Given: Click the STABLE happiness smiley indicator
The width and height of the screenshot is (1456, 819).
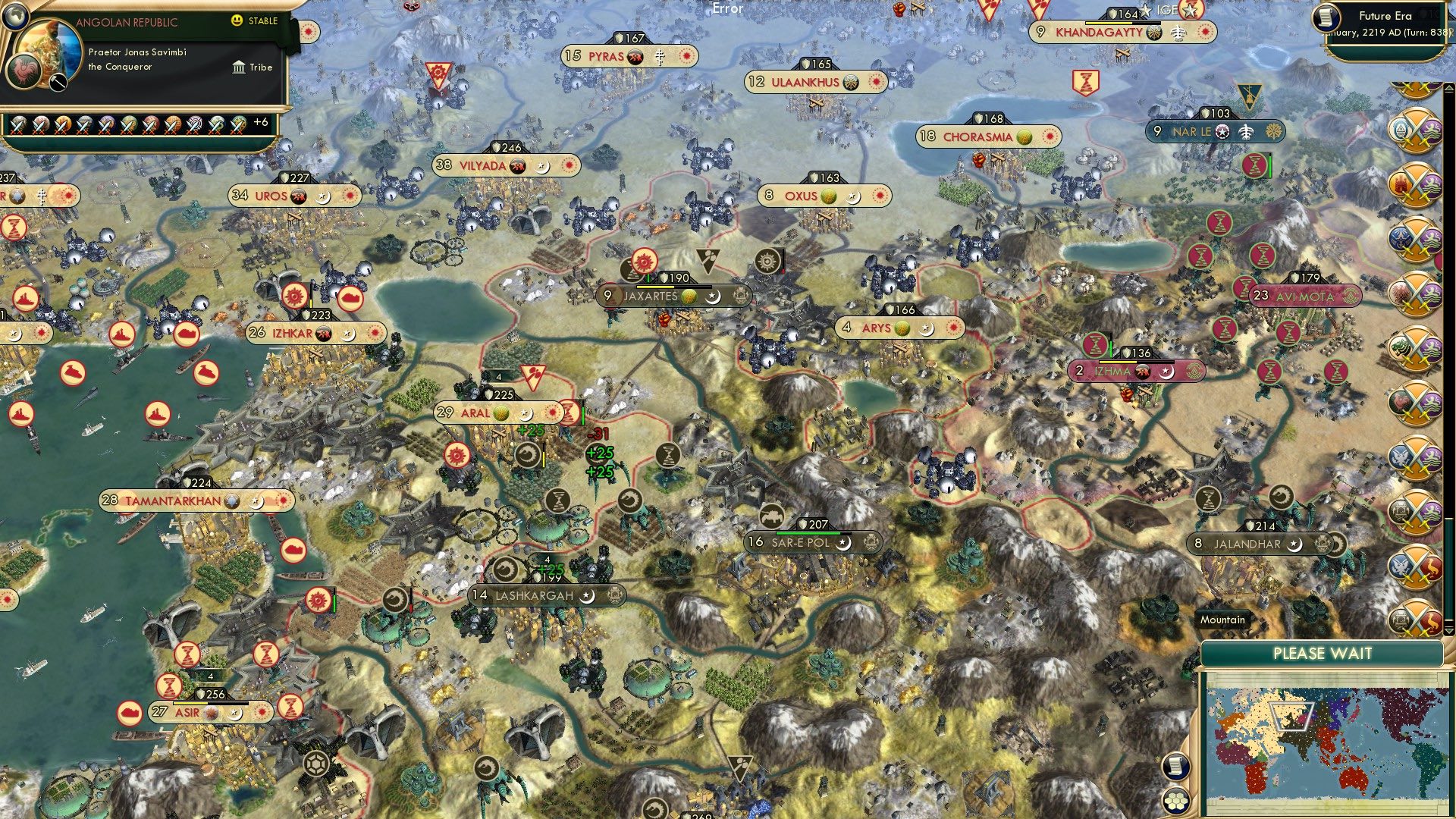Looking at the screenshot, I should pos(237,21).
